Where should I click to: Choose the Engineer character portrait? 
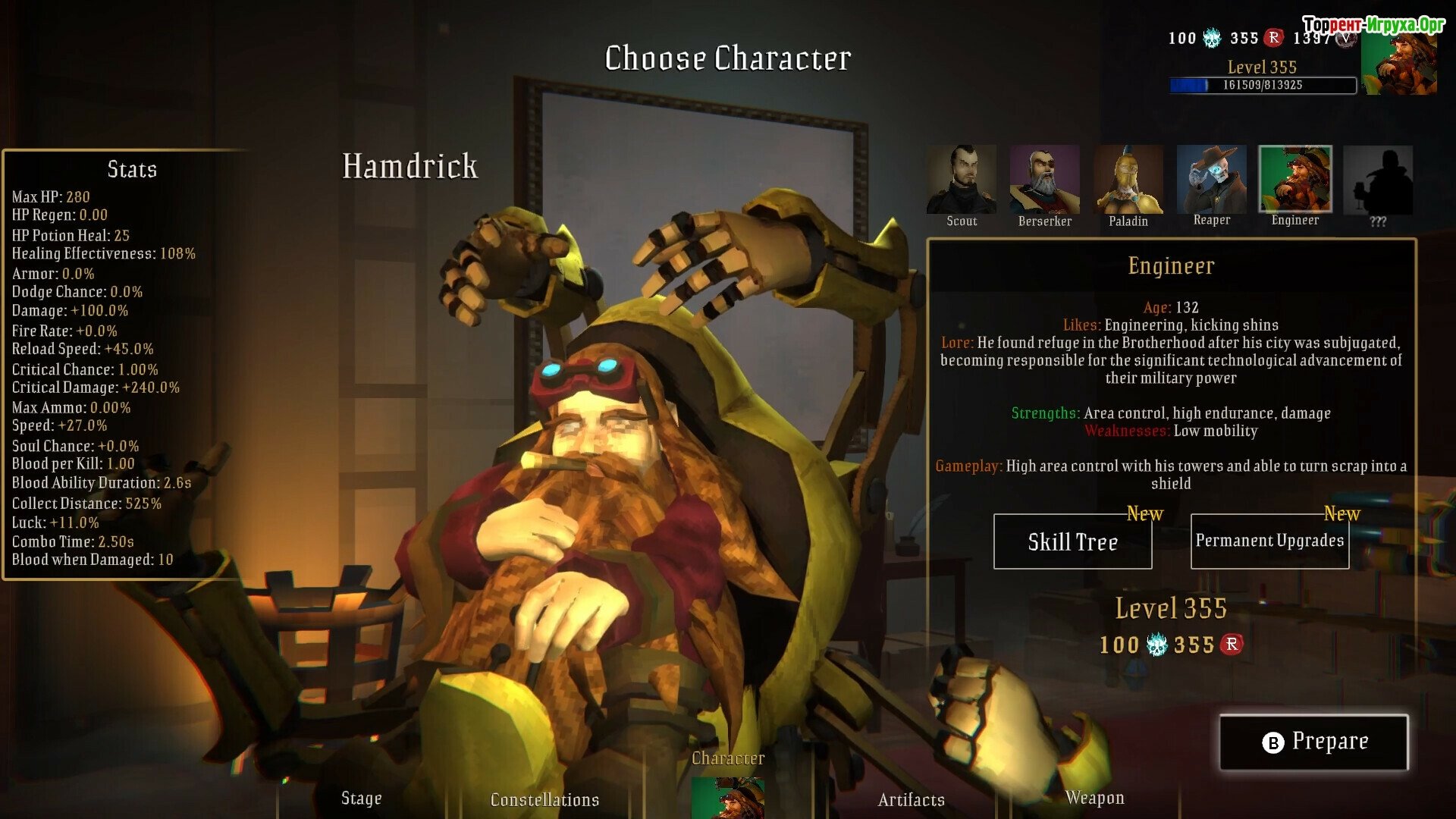click(x=1294, y=180)
